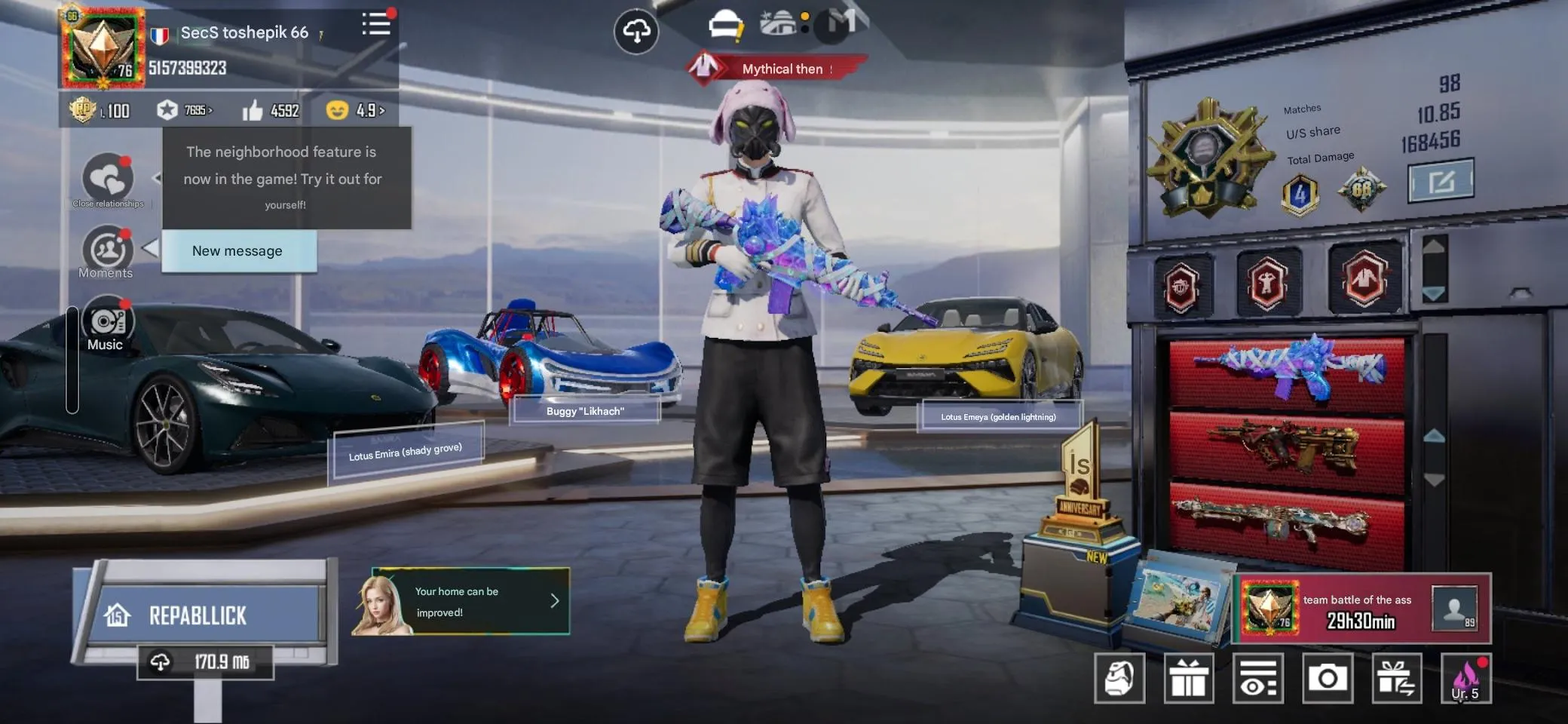Open the cloud download icon at top
This screenshot has width=1568, height=724.
click(638, 32)
